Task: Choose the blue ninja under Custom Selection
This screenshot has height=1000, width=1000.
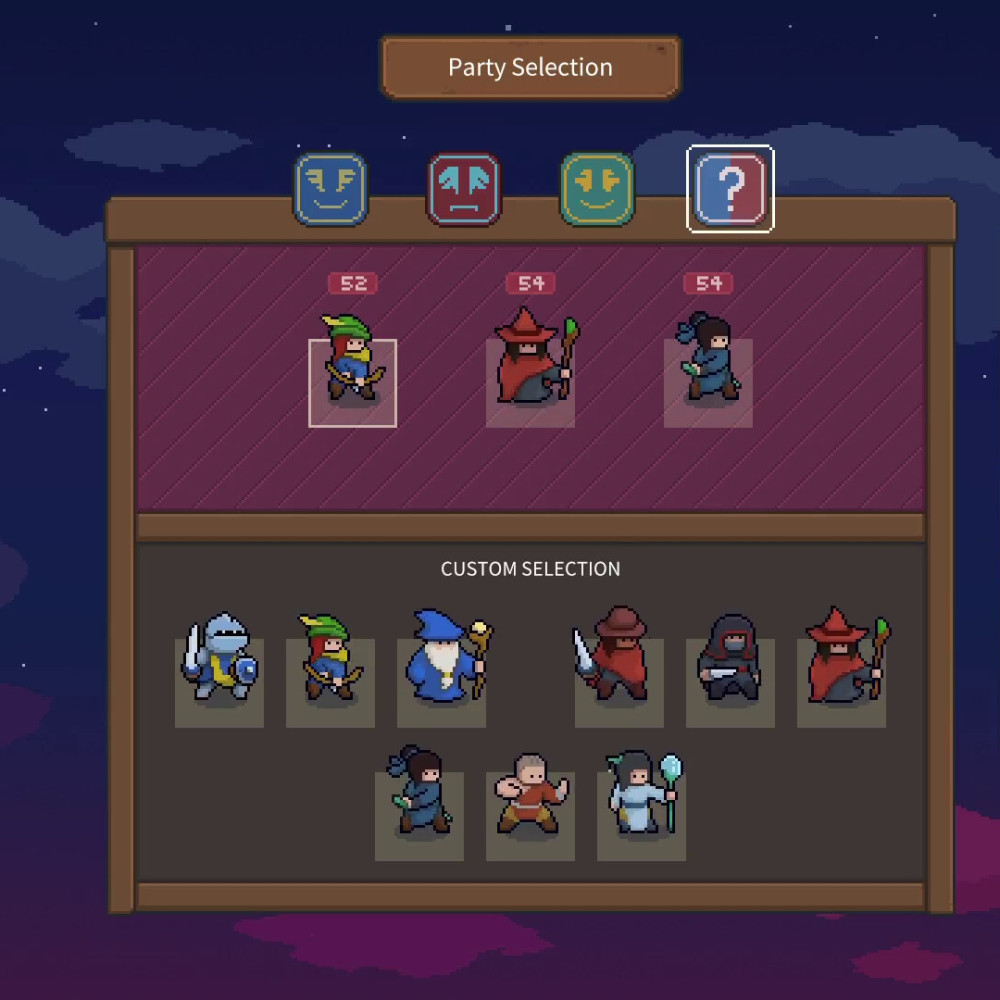Action: point(419,815)
